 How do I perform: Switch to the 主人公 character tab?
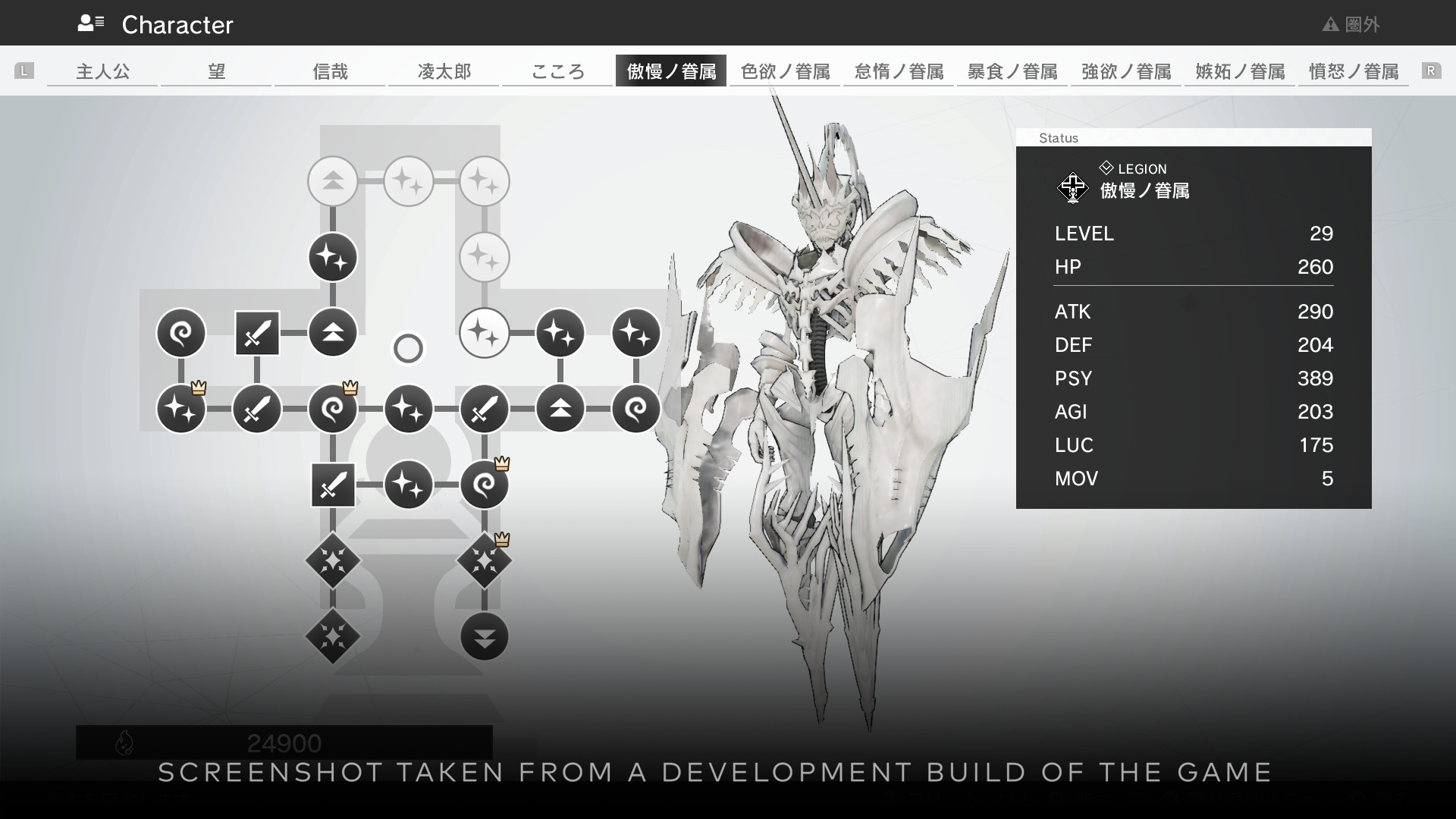[102, 71]
